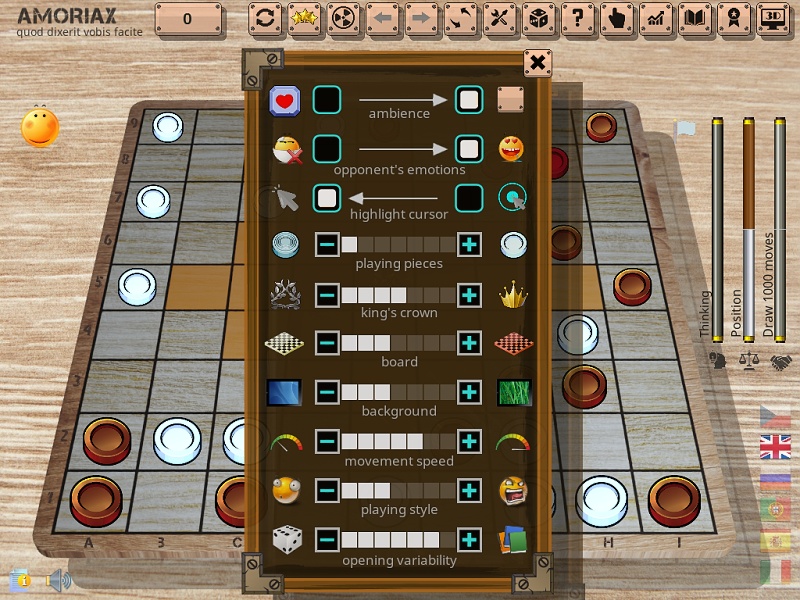This screenshot has width=800, height=600.
Task: Close the settings panel with the X
Action: click(538, 64)
